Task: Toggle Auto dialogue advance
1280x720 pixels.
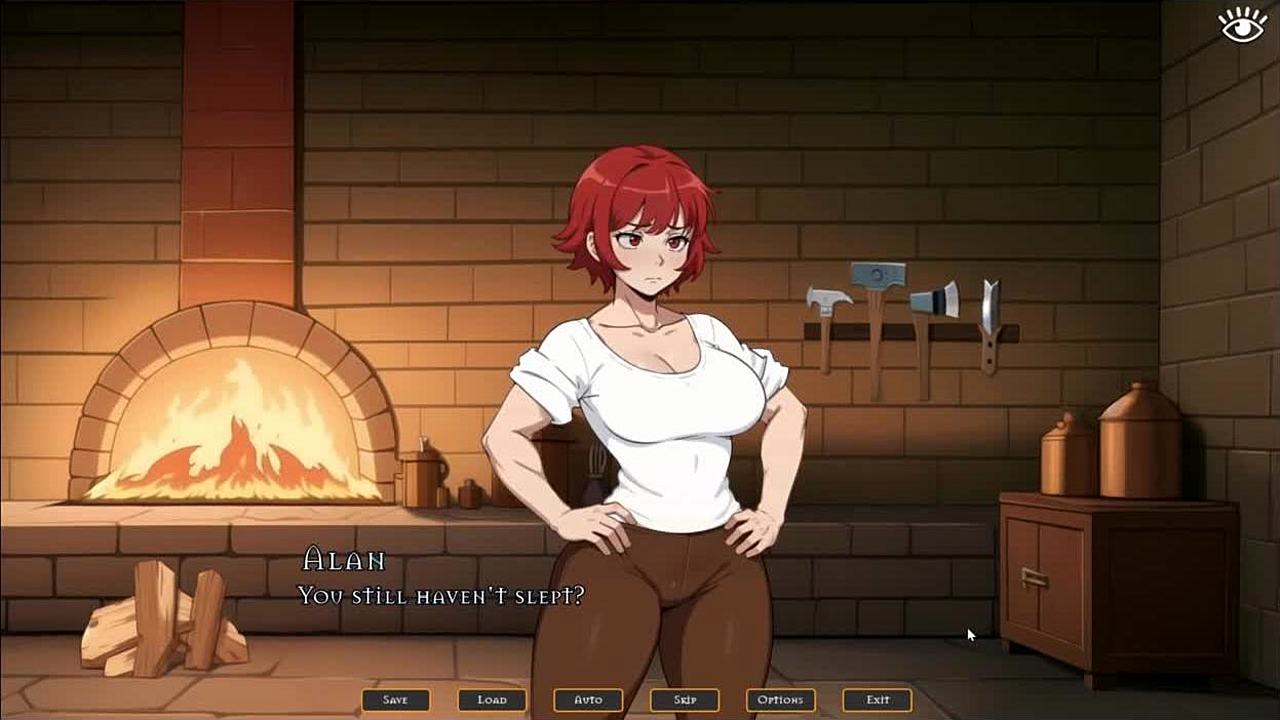Action: tap(588, 700)
